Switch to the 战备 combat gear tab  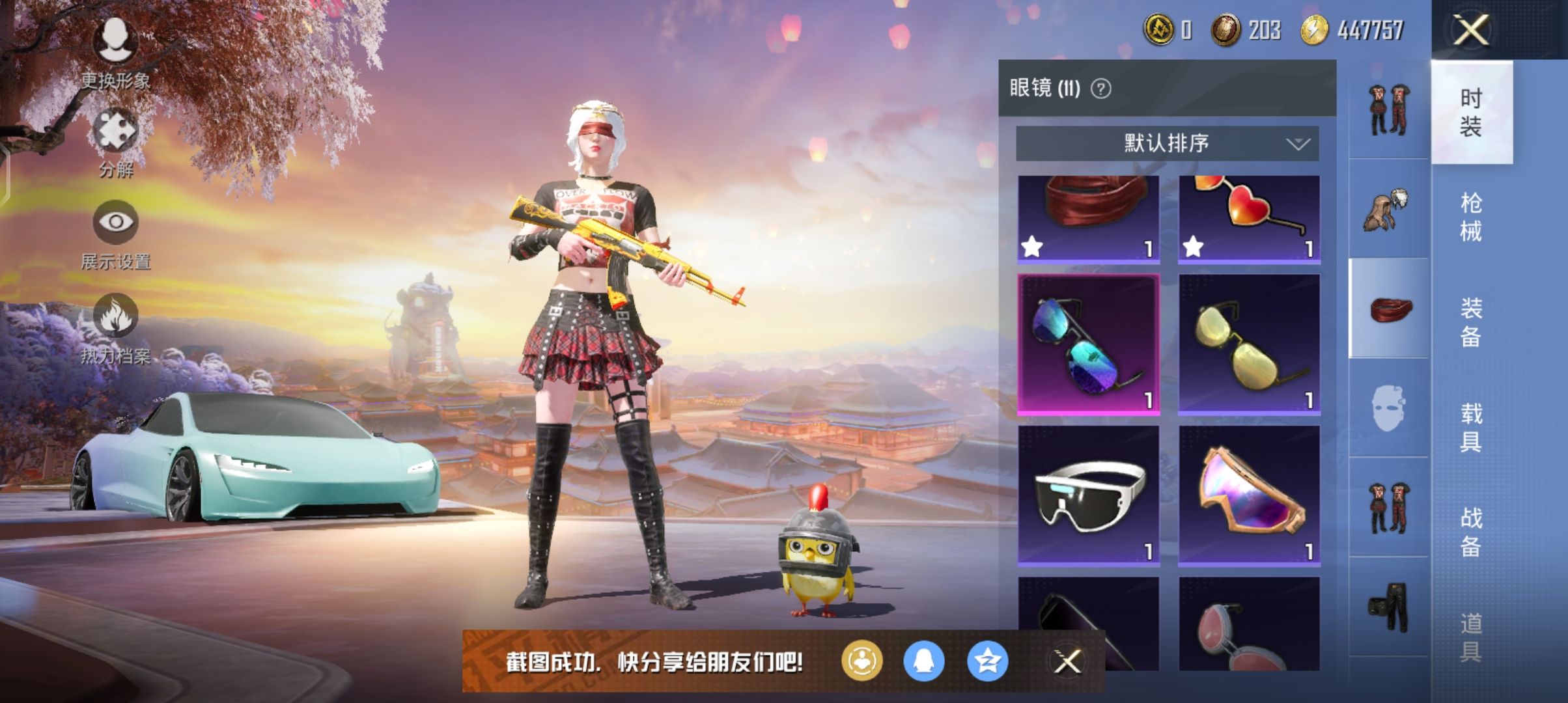click(x=1471, y=532)
